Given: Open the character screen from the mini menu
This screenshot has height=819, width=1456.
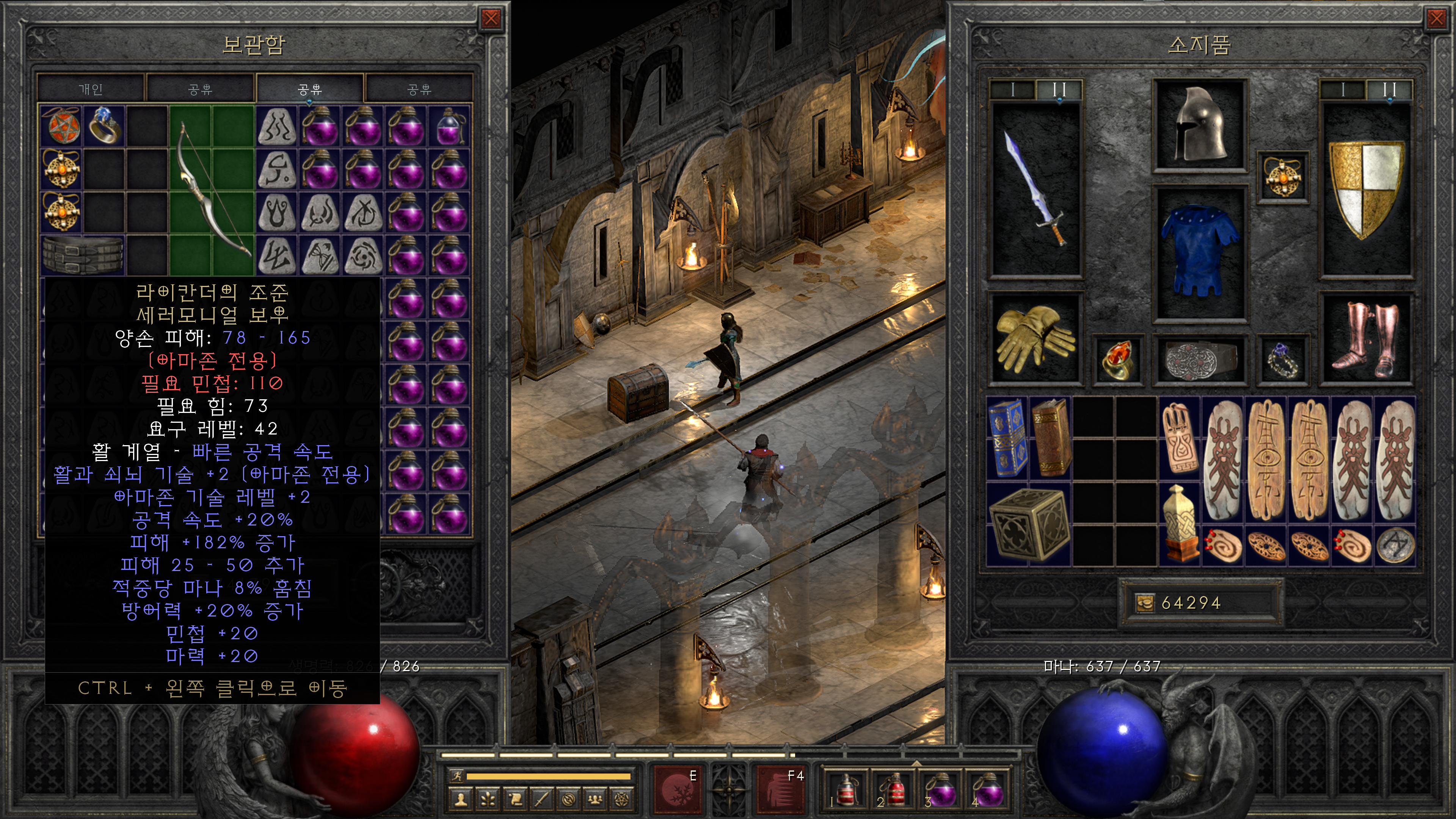Looking at the screenshot, I should point(461,799).
